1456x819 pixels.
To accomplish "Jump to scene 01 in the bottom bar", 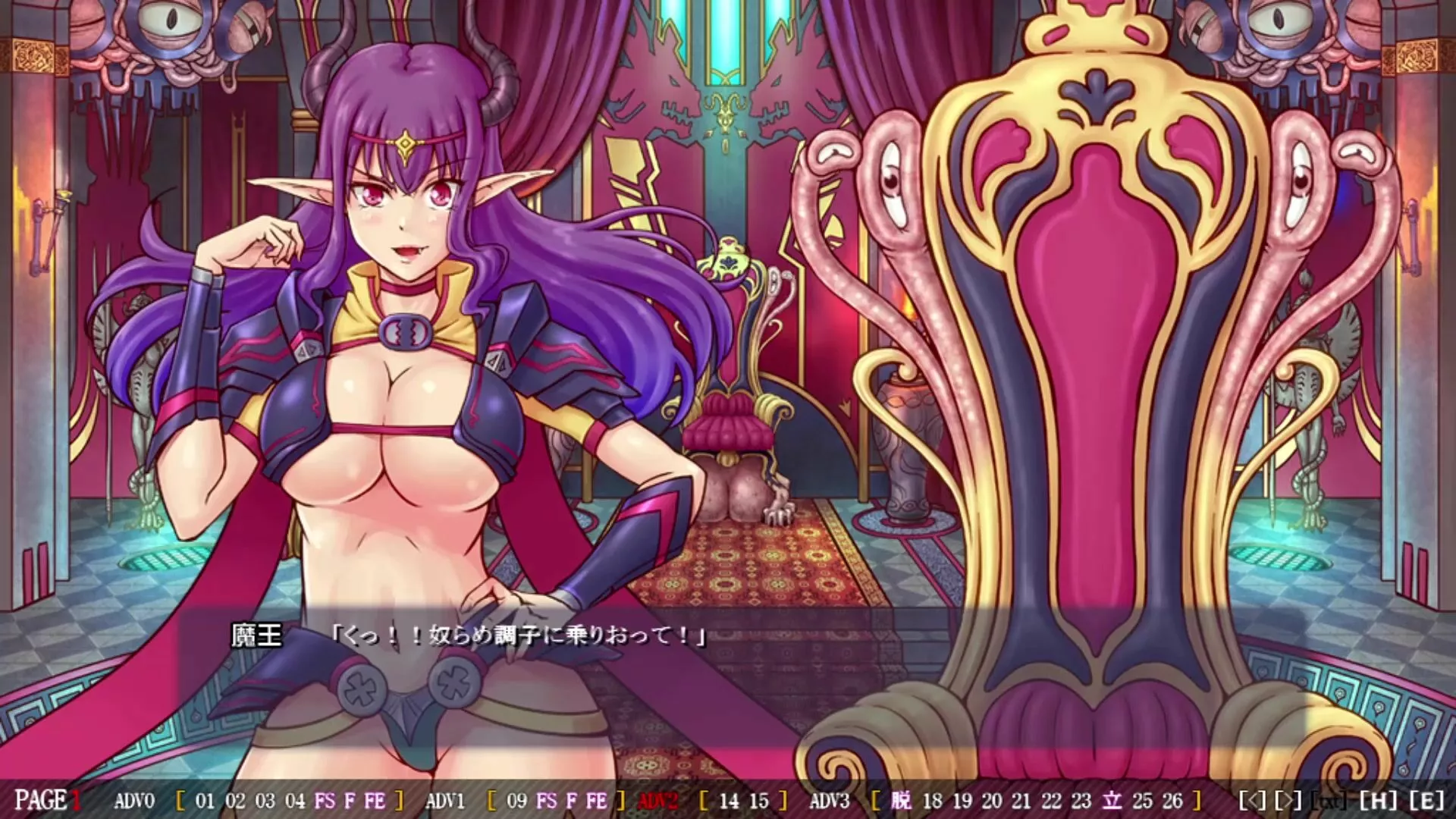I will tap(205, 800).
